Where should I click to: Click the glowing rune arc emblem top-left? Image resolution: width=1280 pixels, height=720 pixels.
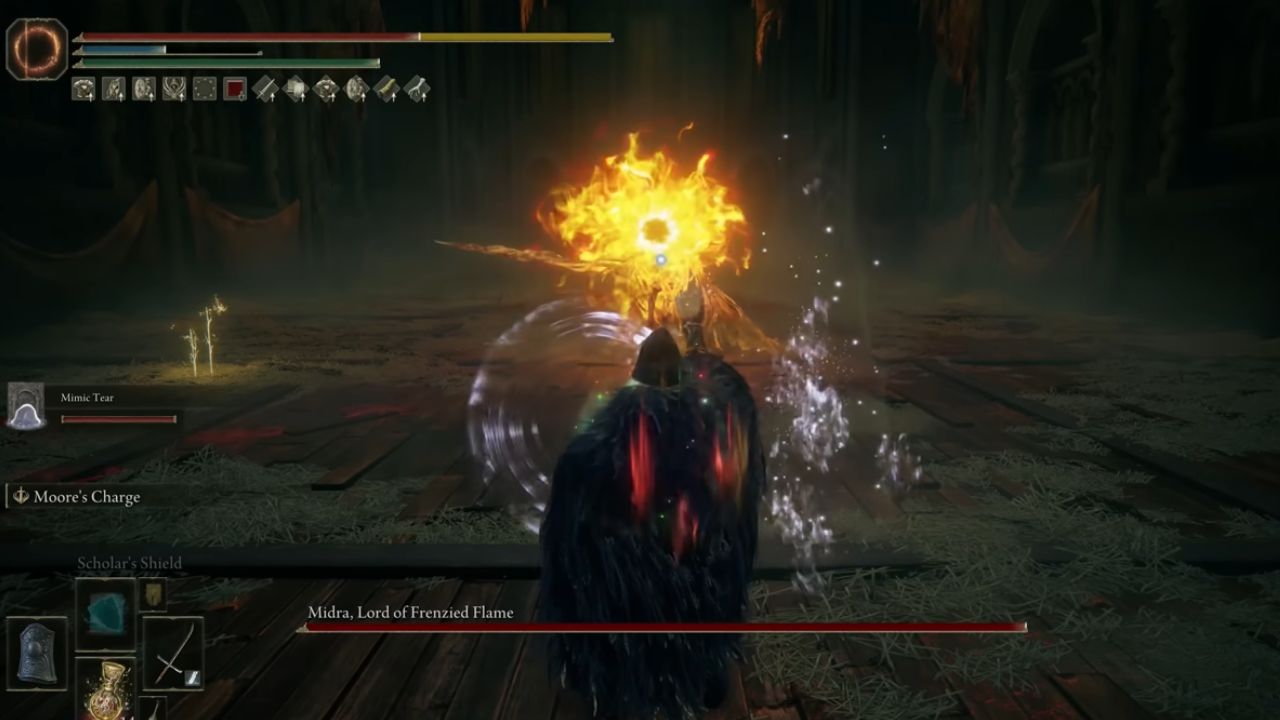pyautogui.click(x=33, y=42)
